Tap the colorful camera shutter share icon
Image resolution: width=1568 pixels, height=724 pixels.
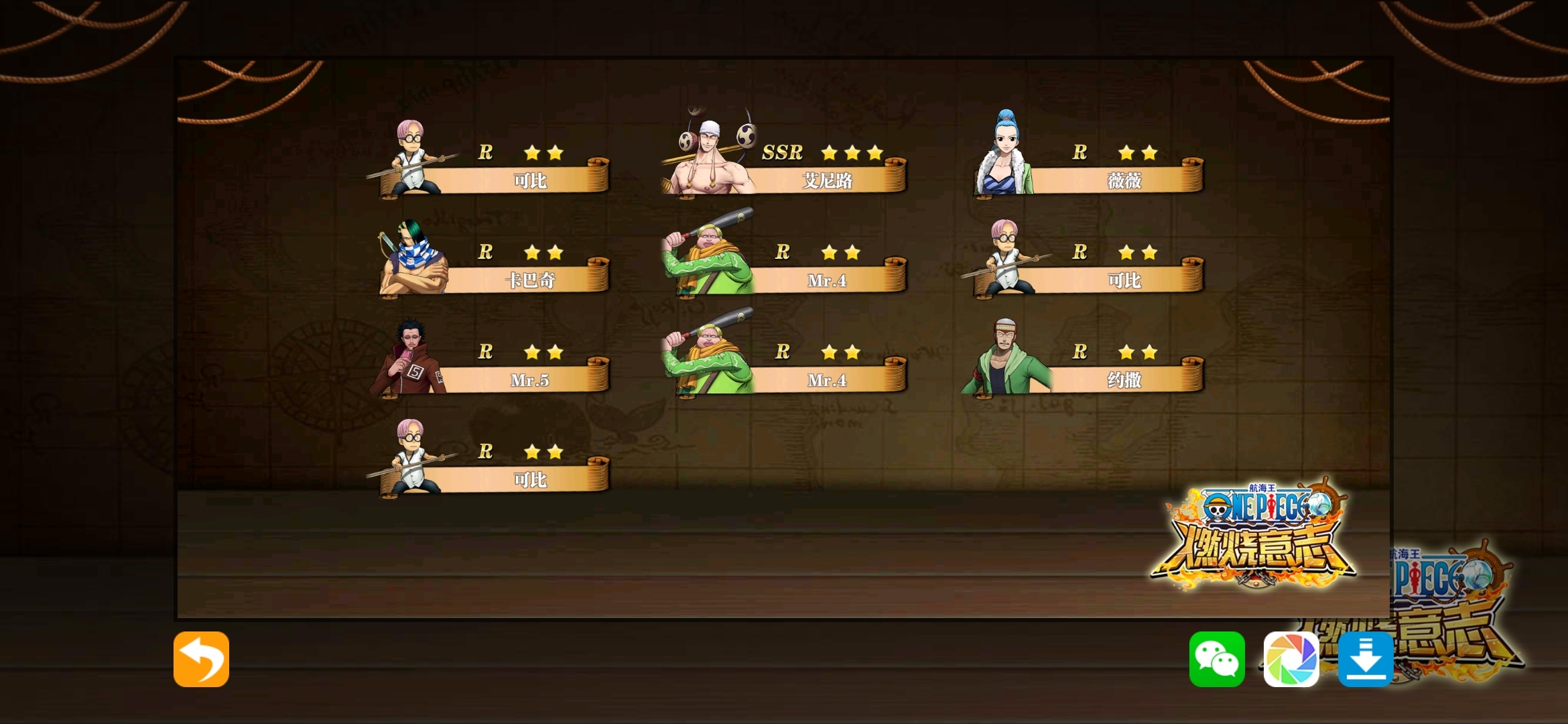pyautogui.click(x=1291, y=659)
